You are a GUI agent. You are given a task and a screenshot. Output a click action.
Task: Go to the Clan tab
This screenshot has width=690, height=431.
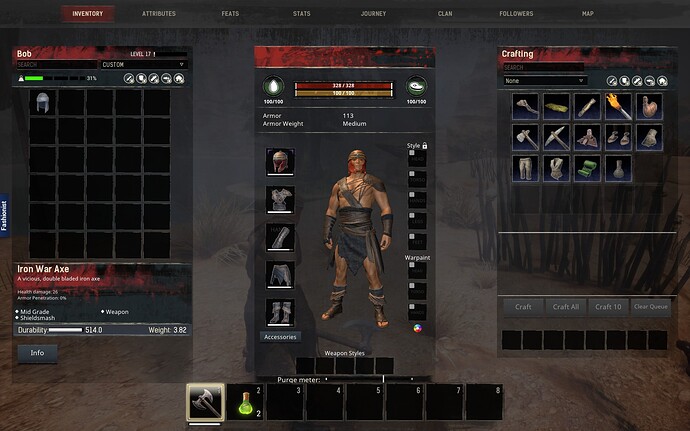click(444, 14)
